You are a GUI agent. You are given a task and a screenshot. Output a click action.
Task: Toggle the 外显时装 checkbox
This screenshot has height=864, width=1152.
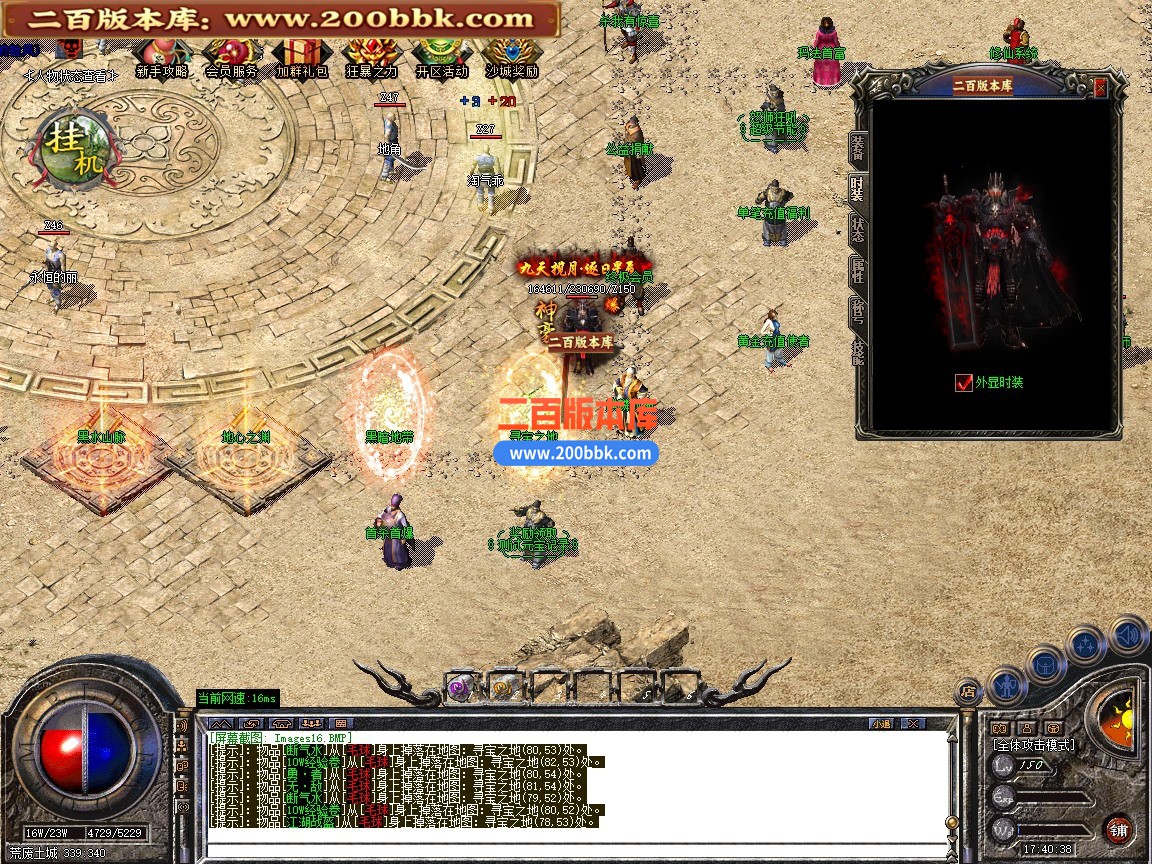[964, 382]
